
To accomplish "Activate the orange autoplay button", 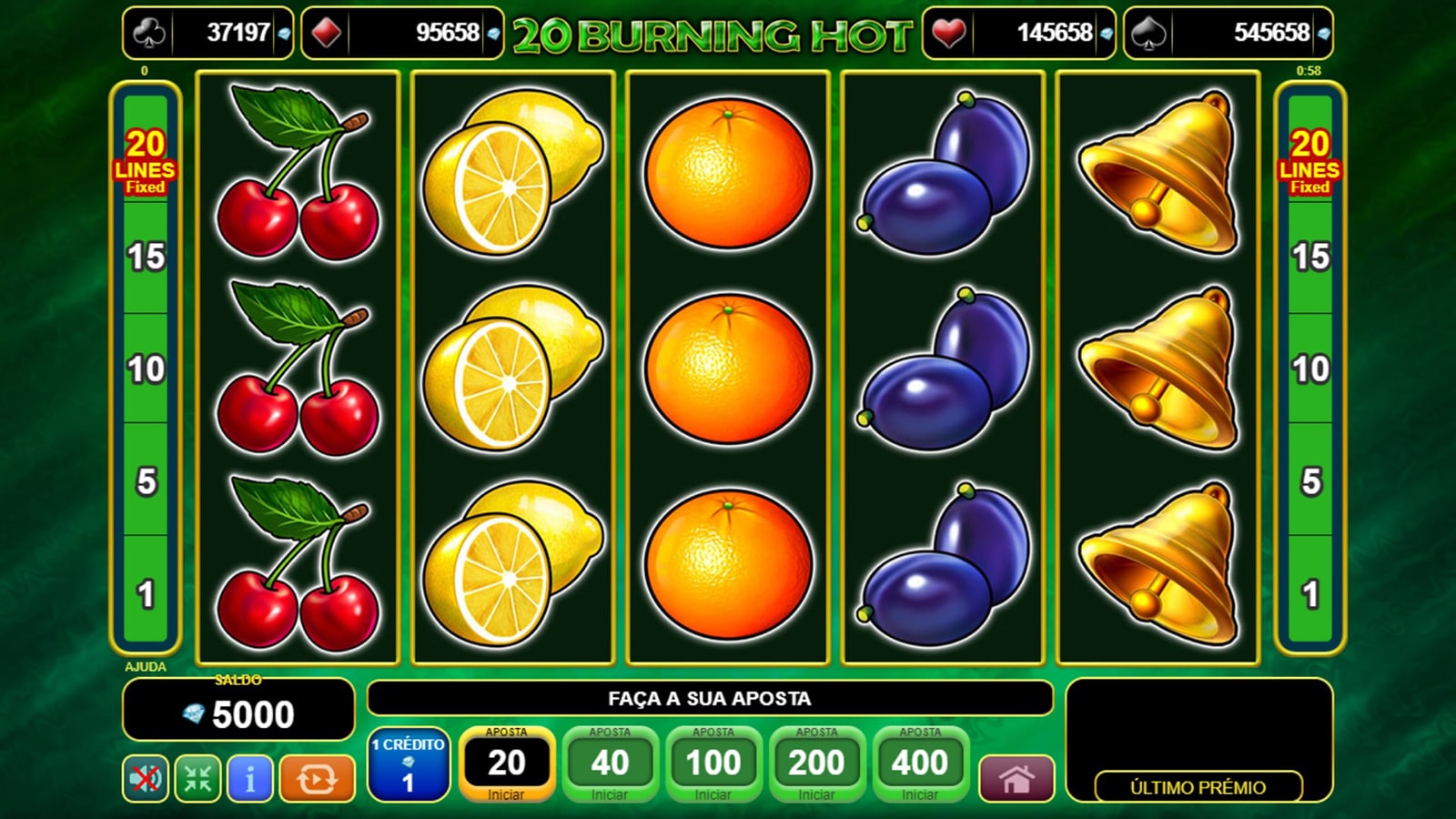I will point(317,778).
